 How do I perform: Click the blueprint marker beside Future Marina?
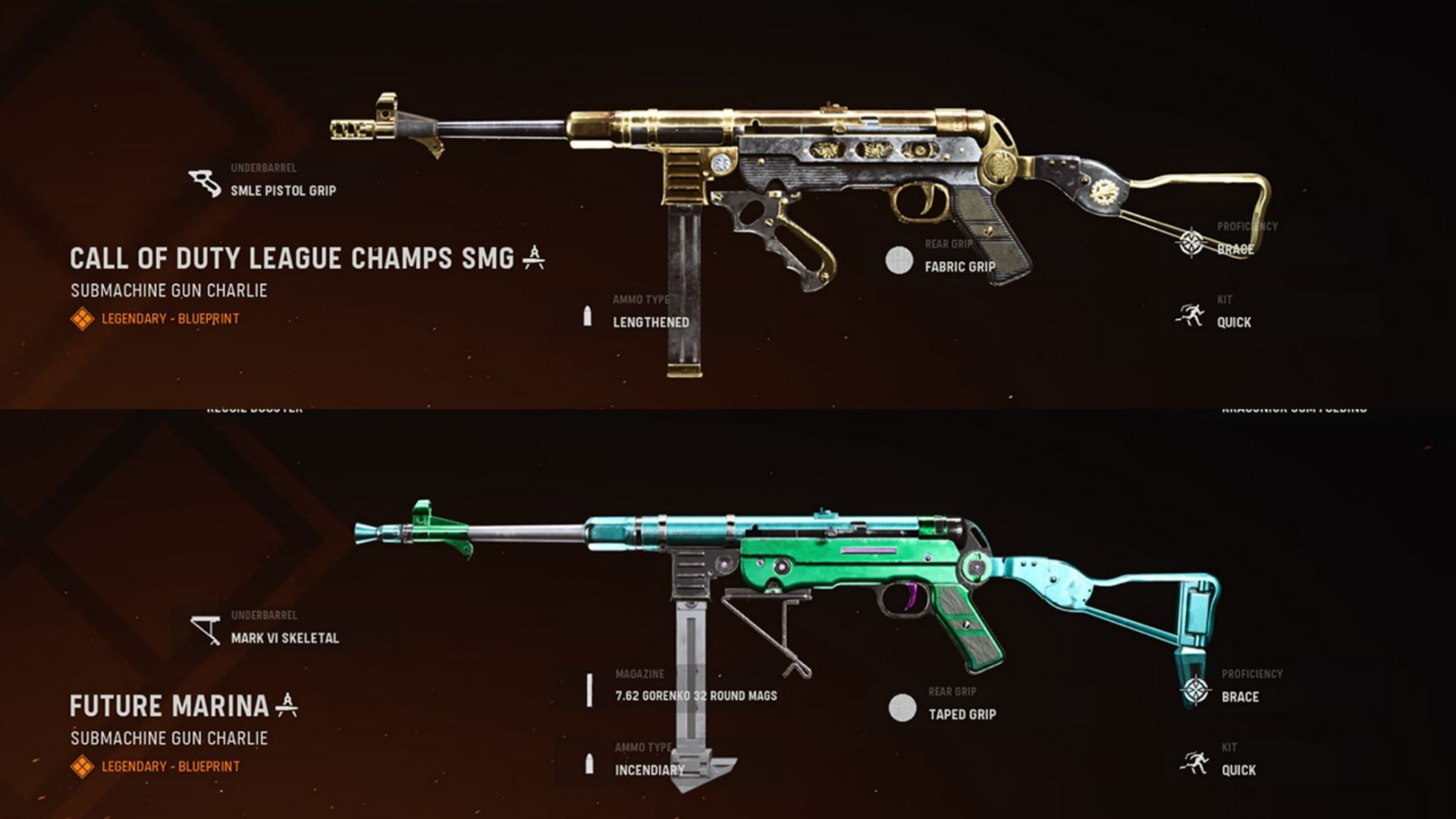point(287,704)
